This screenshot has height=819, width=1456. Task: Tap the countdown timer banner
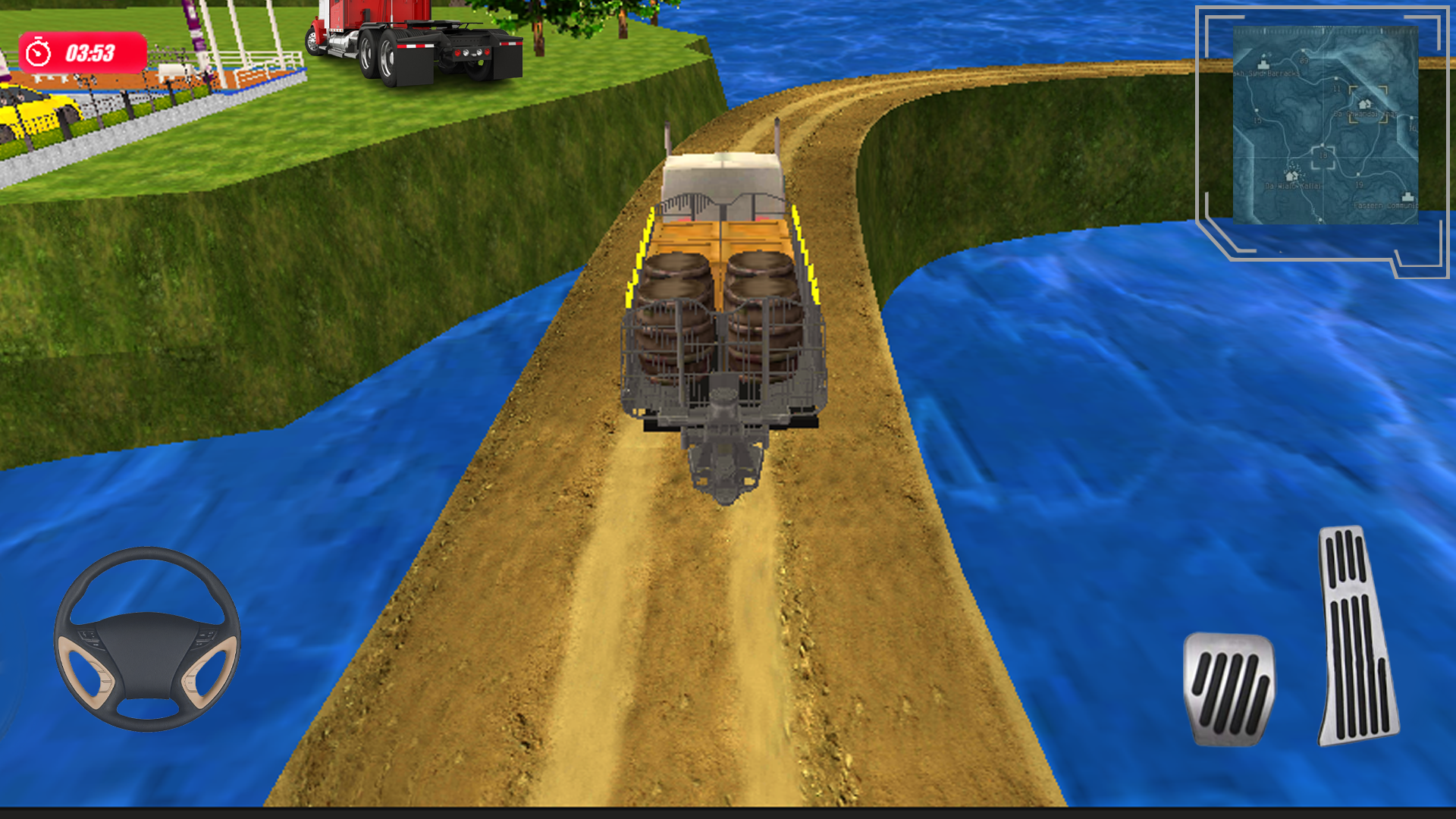[x=83, y=53]
